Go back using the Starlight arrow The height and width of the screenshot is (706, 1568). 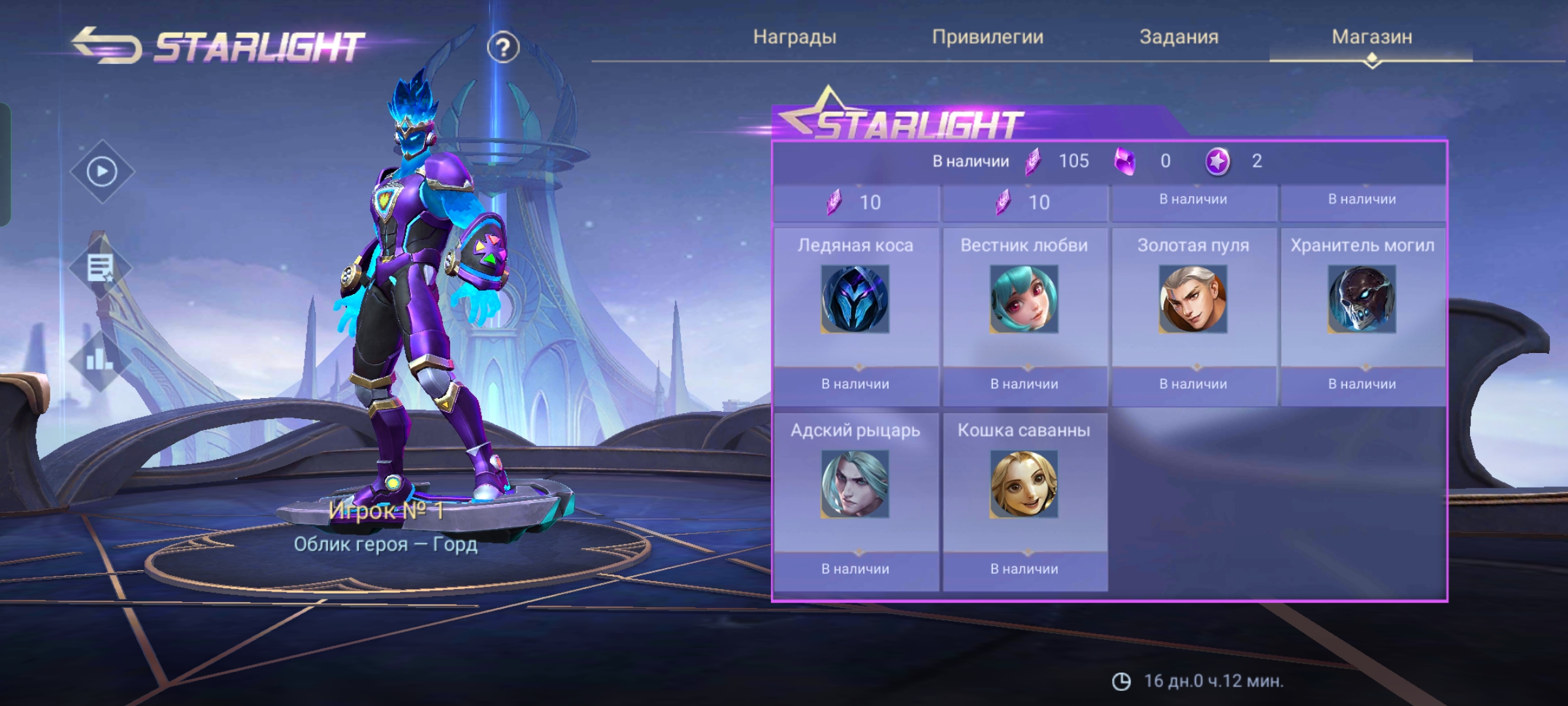click(x=106, y=45)
